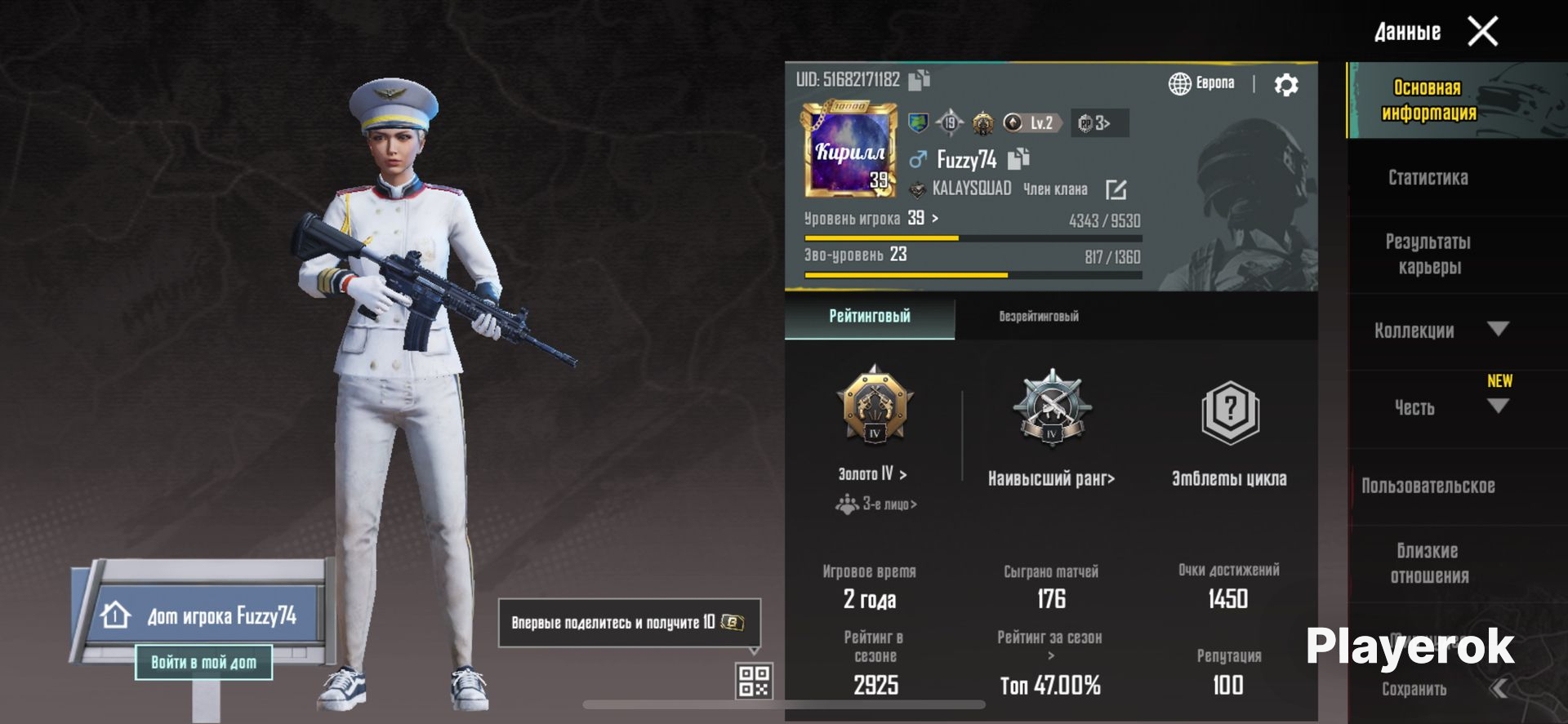Edit the KALAYSQUAD clan title
1568x724 pixels.
coord(1116,189)
